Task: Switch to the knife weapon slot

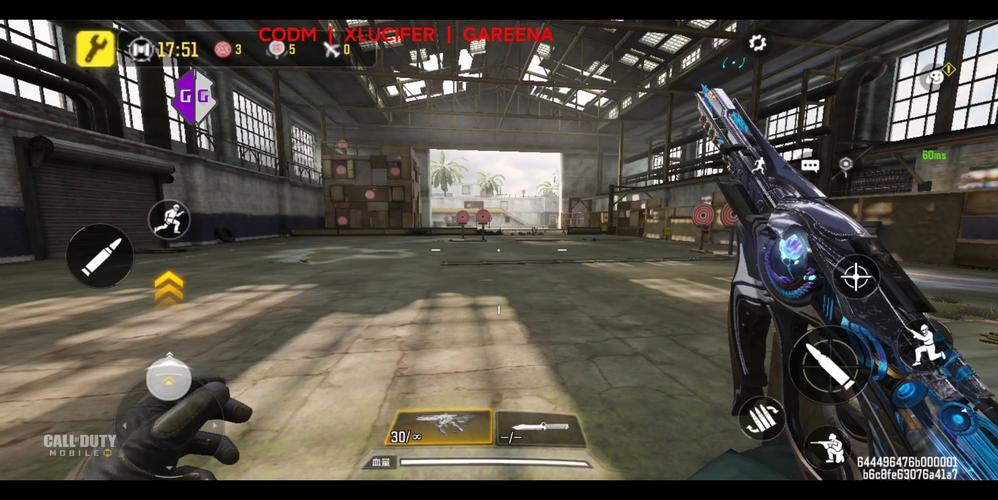Action: pos(541,429)
